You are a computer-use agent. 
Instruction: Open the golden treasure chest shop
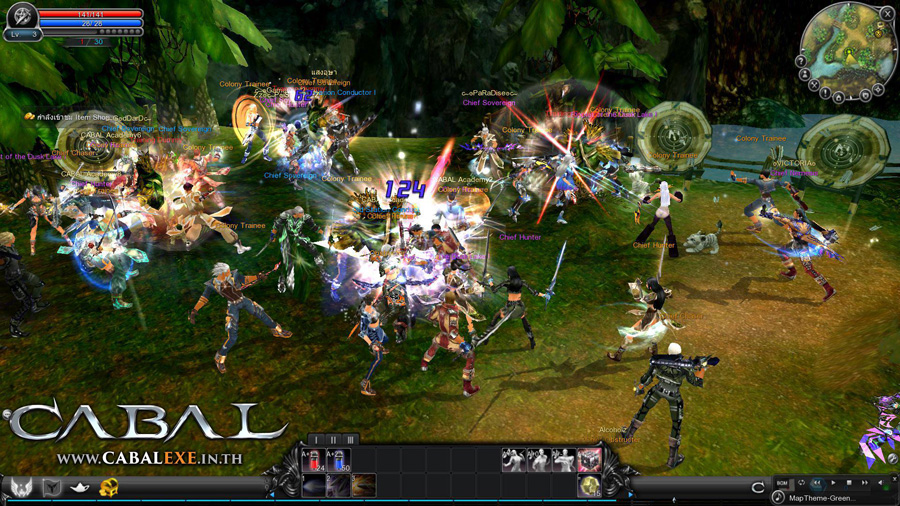click(x=109, y=487)
